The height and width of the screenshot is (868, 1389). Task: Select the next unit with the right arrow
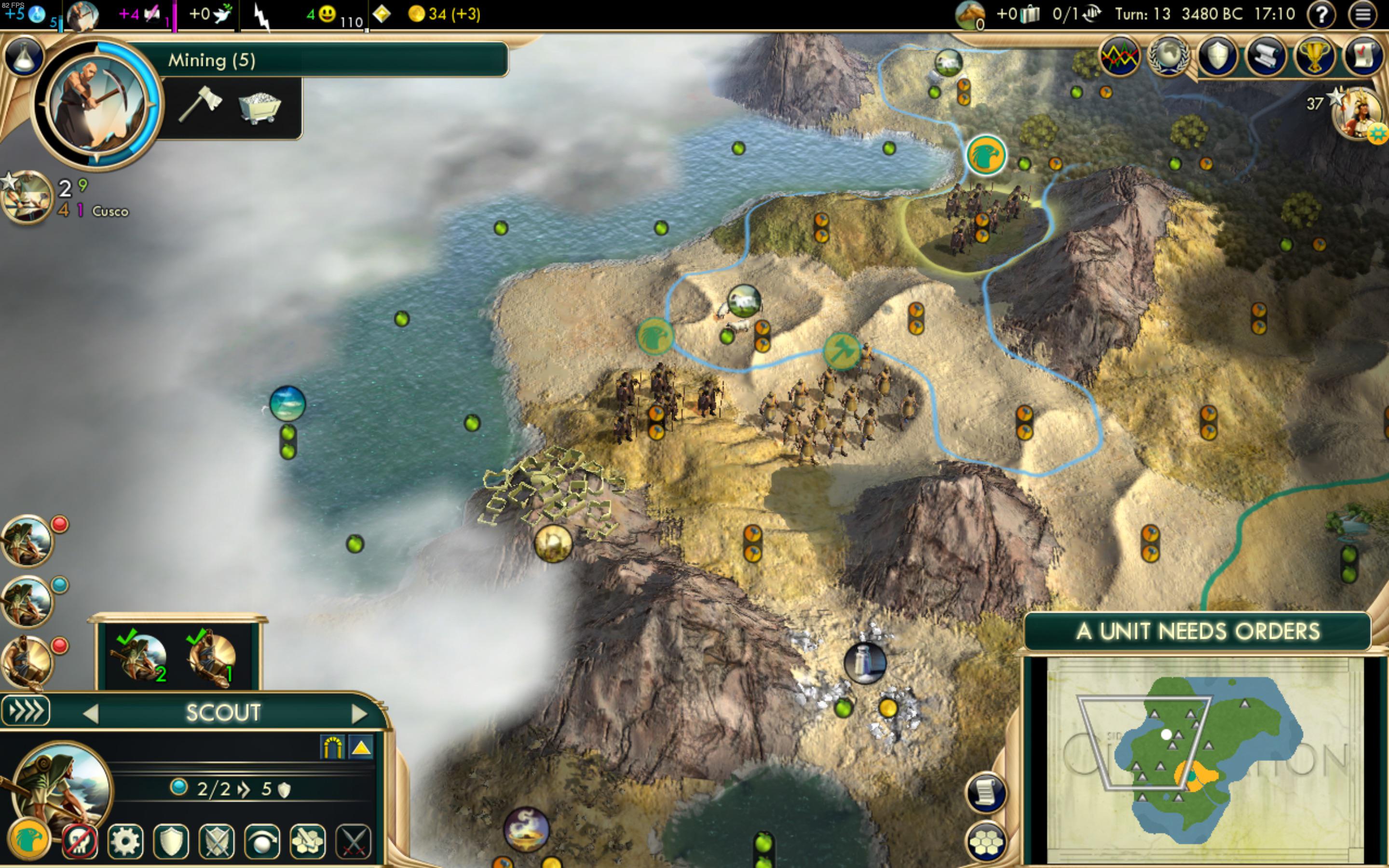pos(359,714)
